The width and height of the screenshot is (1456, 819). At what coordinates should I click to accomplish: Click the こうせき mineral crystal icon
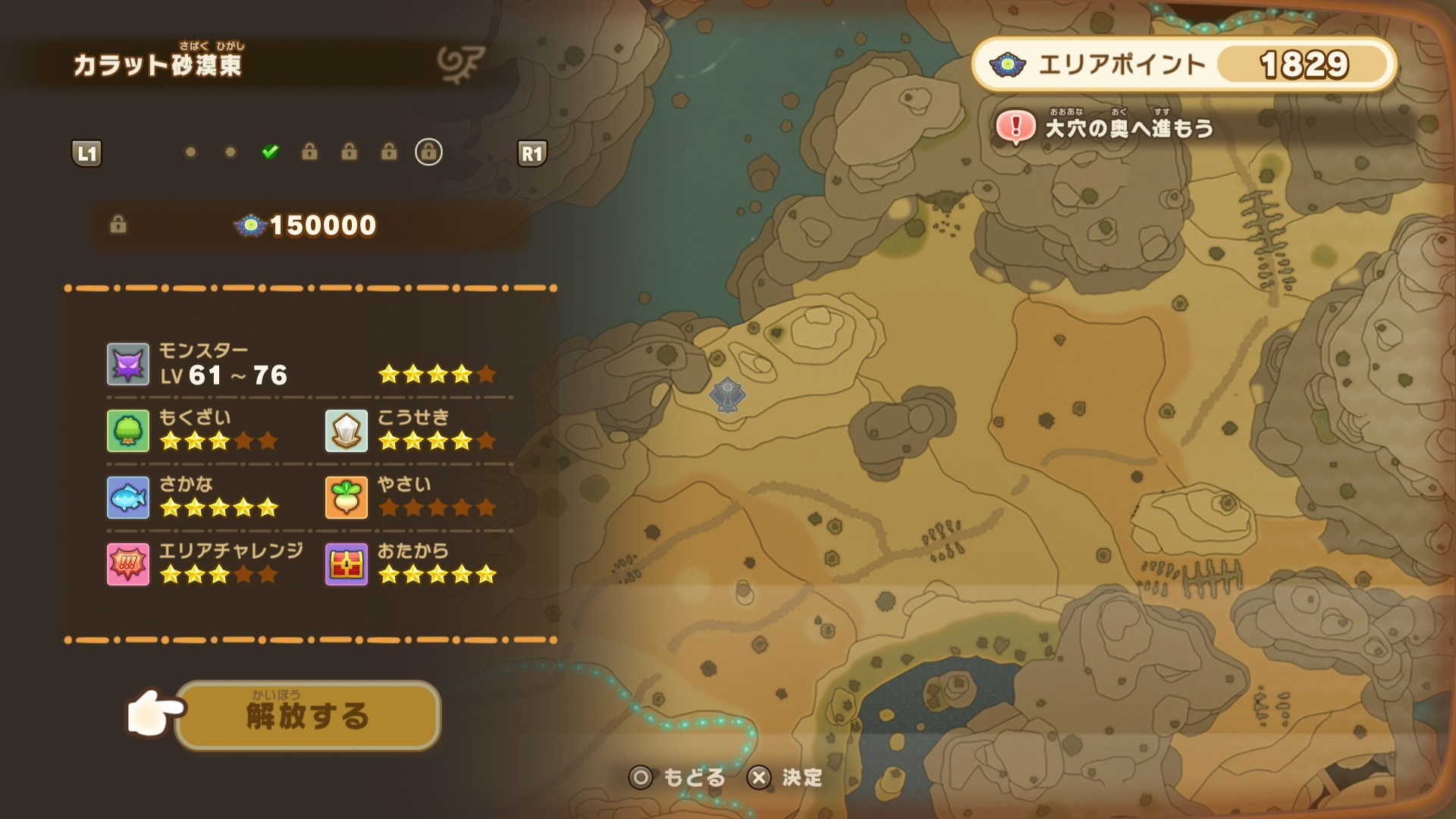[347, 431]
